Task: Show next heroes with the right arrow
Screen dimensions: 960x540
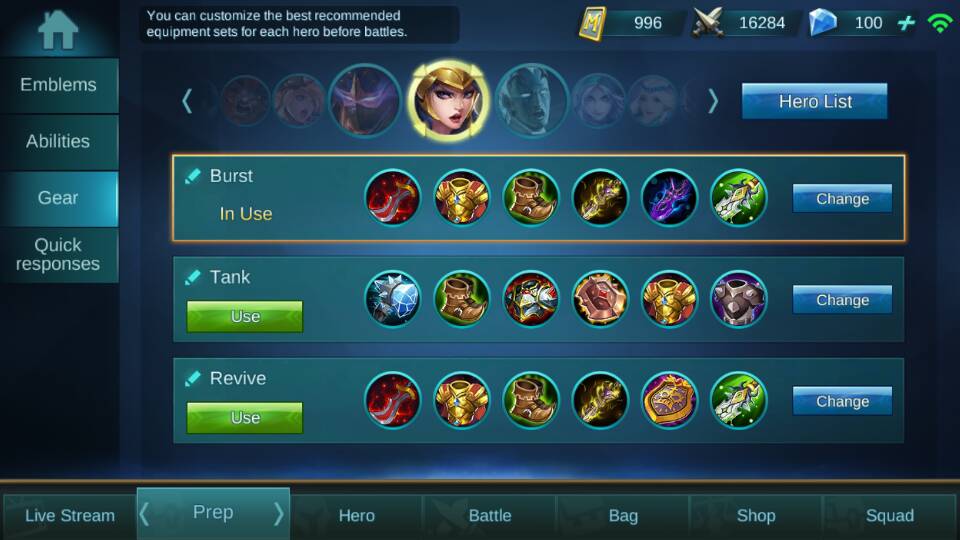Action: pyautogui.click(x=713, y=101)
